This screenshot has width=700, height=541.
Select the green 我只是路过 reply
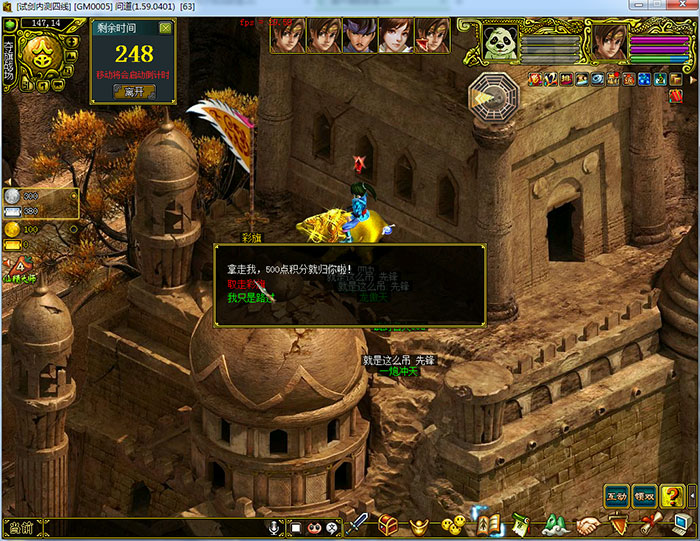click(x=250, y=297)
